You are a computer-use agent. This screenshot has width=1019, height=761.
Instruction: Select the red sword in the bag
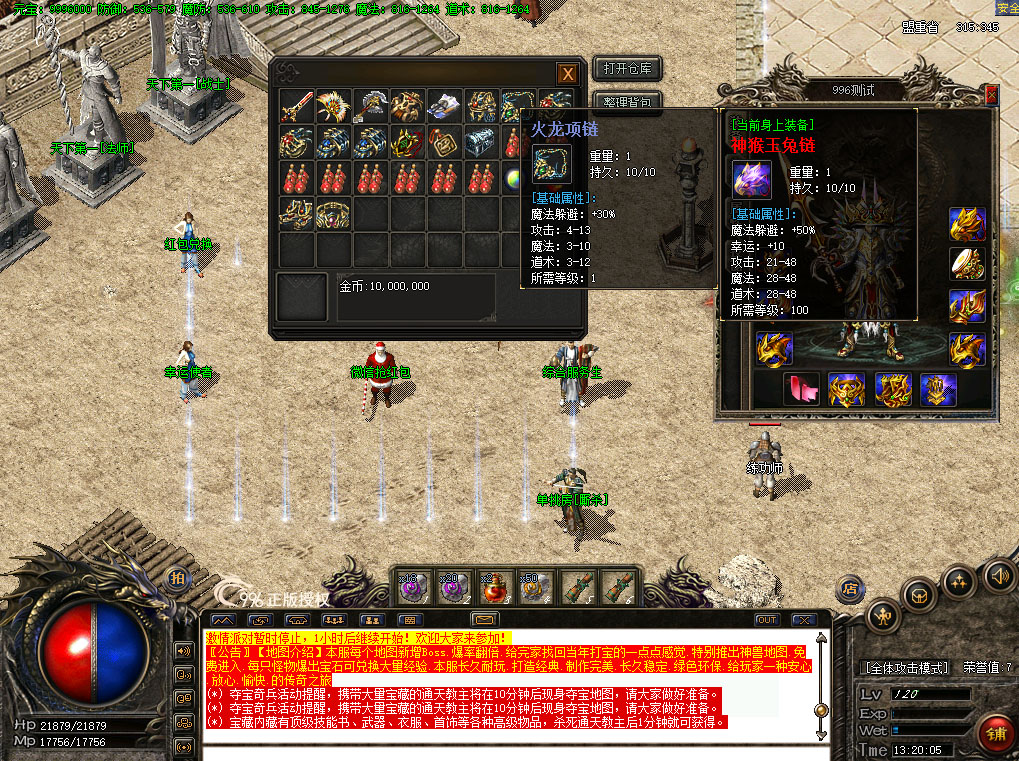(297, 106)
